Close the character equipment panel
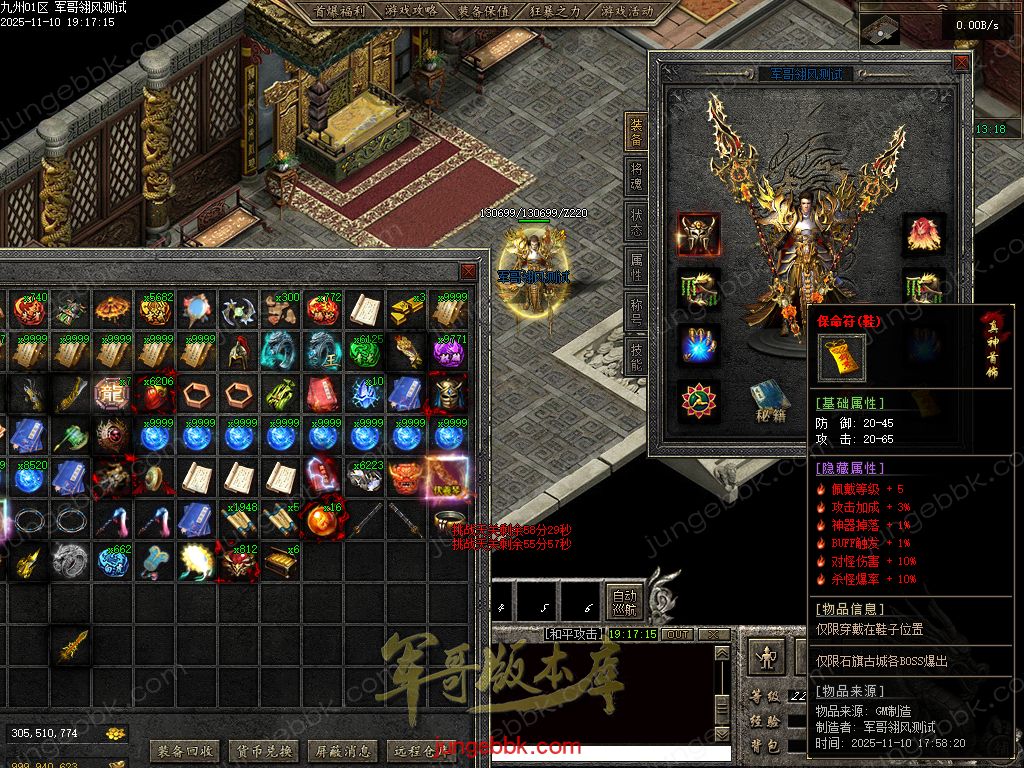This screenshot has width=1024, height=768. 961,62
